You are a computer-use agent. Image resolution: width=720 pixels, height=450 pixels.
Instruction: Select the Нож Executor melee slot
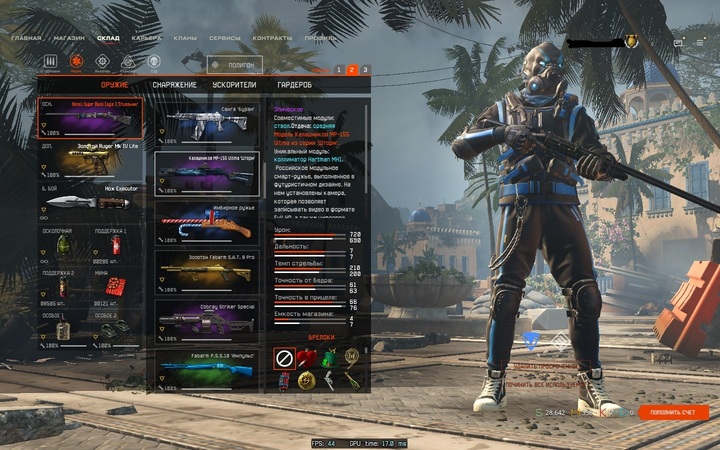pos(90,204)
